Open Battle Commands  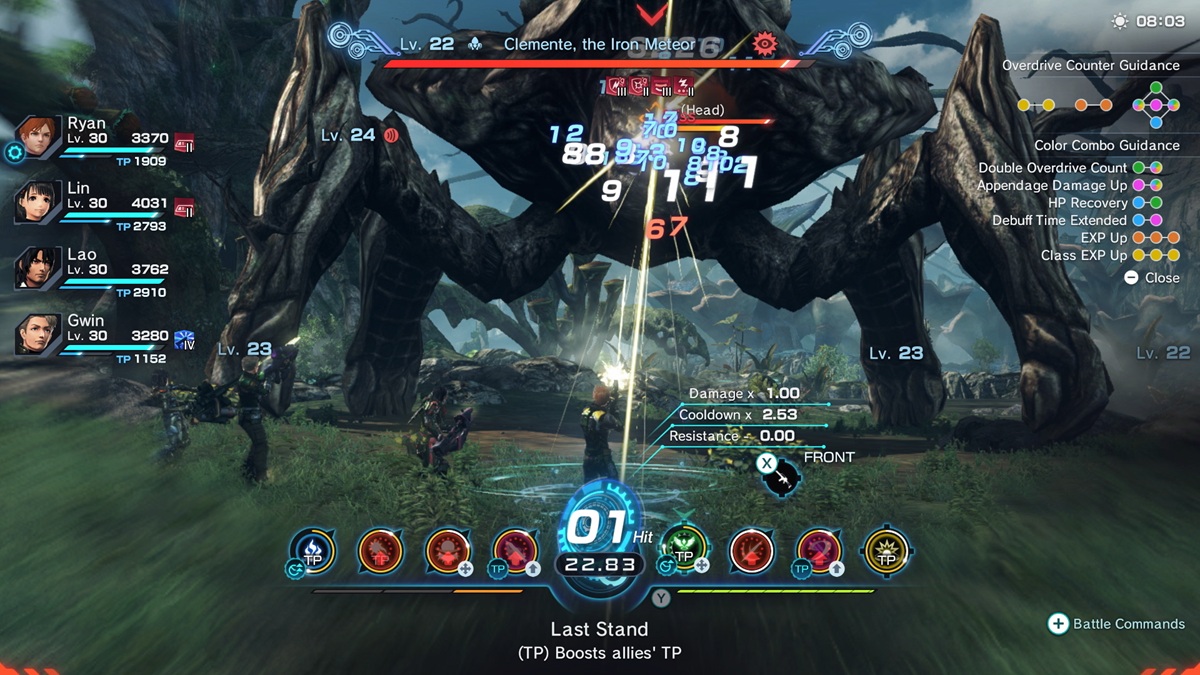(1116, 624)
